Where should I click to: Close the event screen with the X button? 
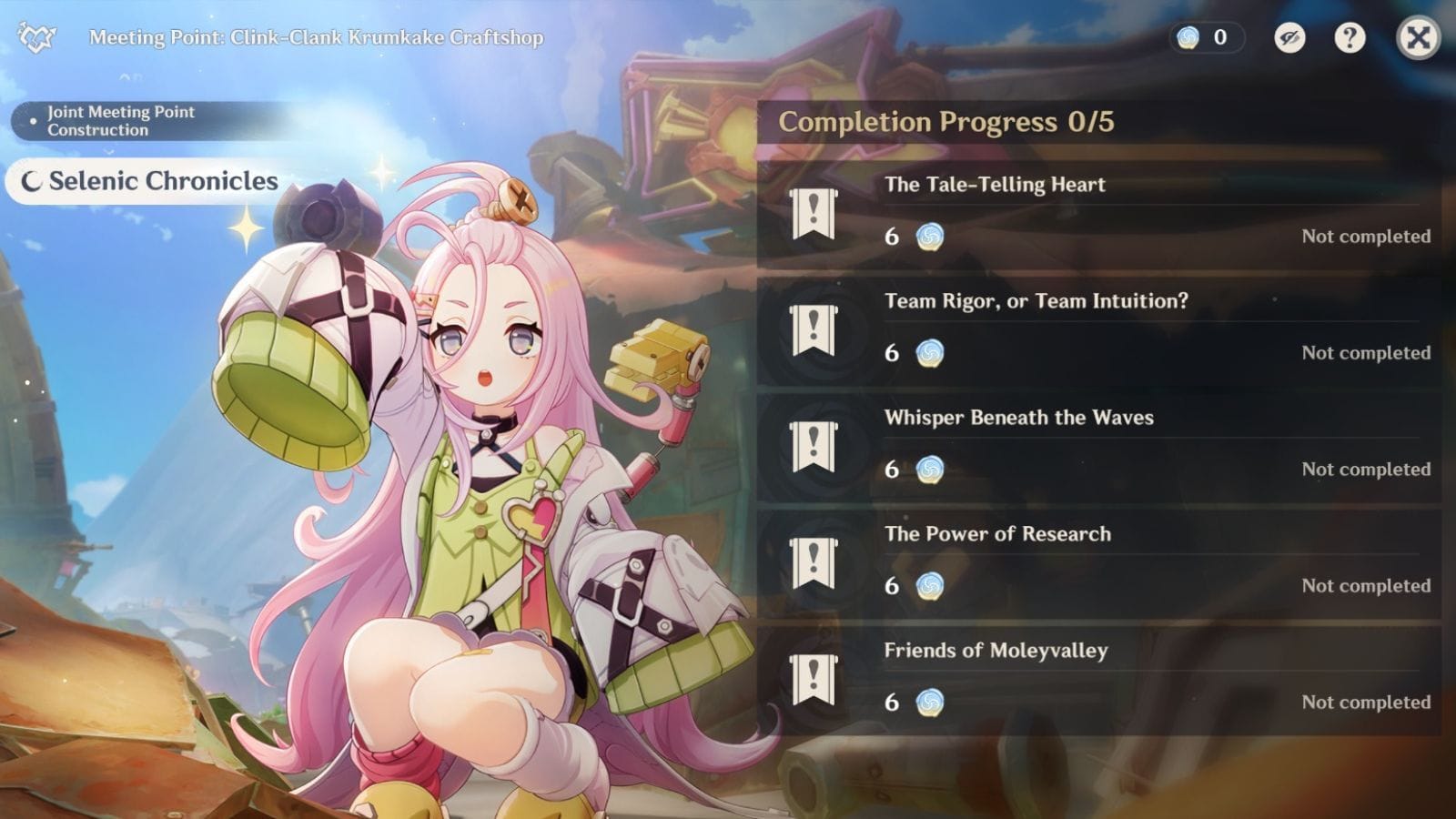(1417, 37)
